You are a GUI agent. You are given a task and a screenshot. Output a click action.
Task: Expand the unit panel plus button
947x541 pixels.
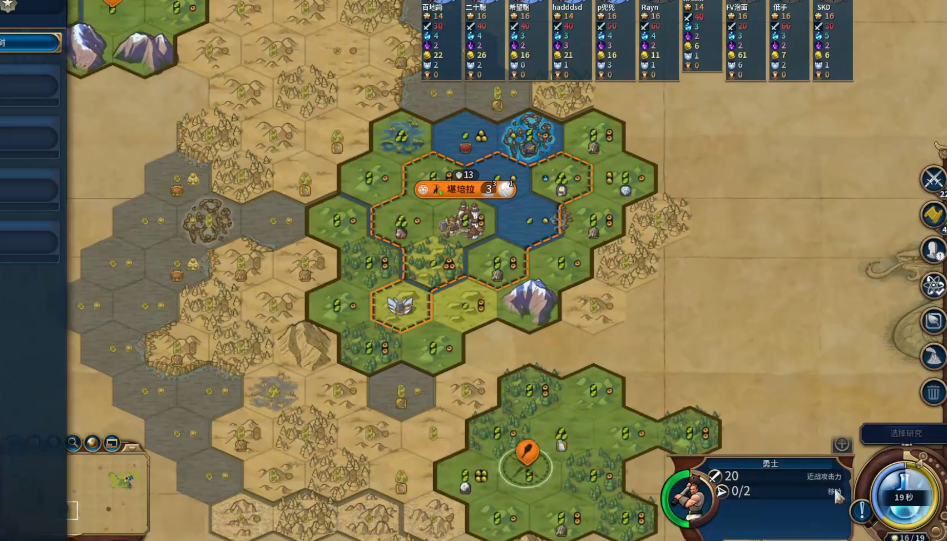[842, 444]
